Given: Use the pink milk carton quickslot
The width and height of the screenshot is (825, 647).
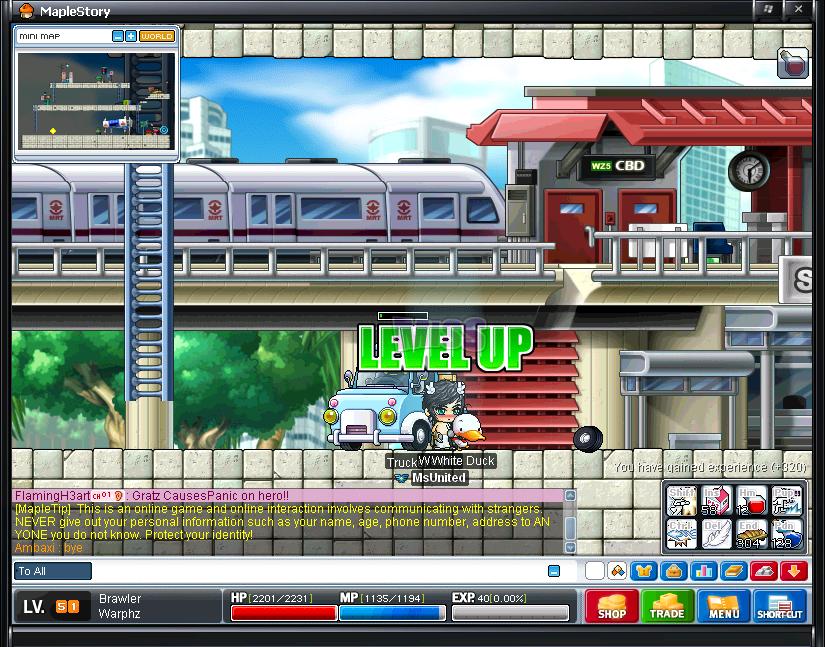Looking at the screenshot, I should coord(716,501).
